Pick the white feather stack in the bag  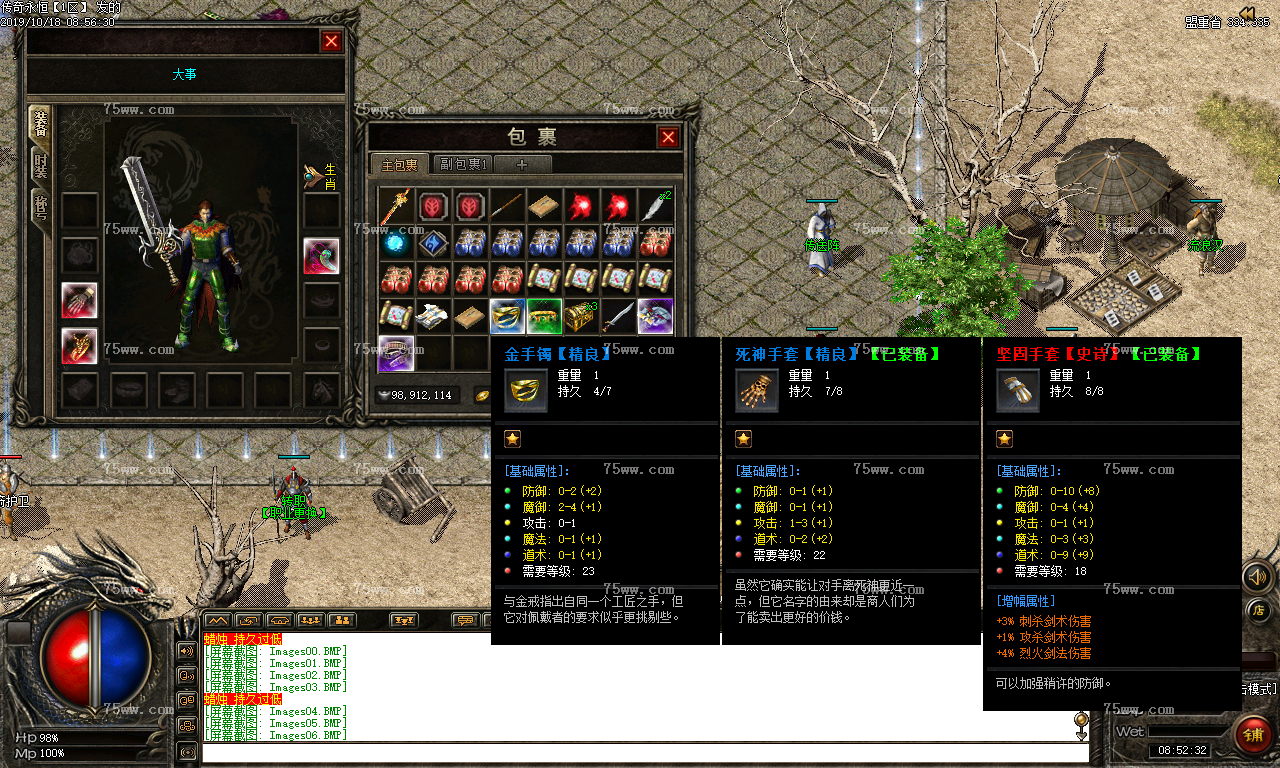tap(655, 206)
